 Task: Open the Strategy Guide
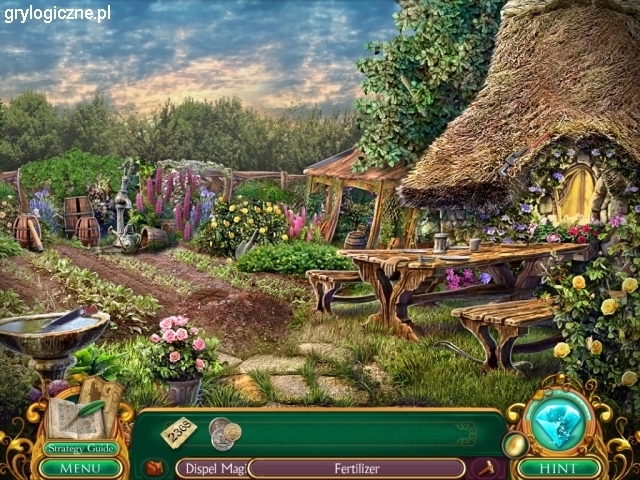click(x=81, y=449)
